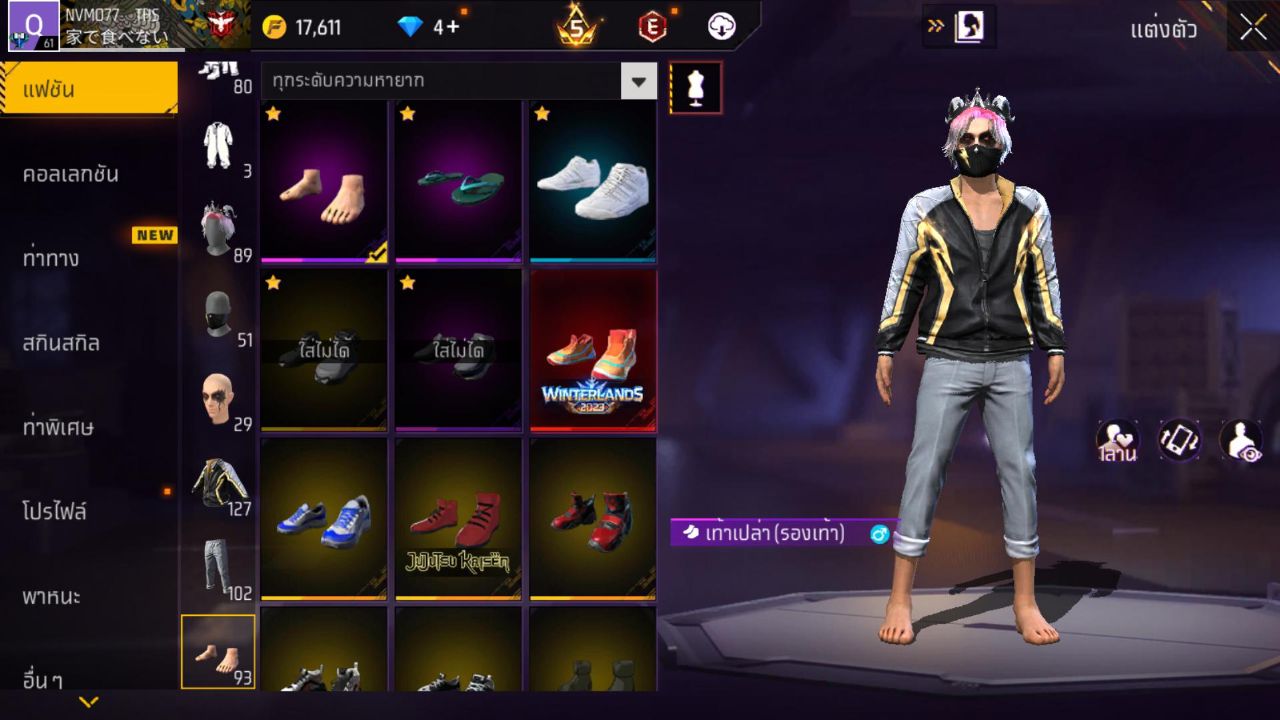Screen dimensions: 1280x720
Task: Open the cloud download icon in top bar
Action: point(723,28)
